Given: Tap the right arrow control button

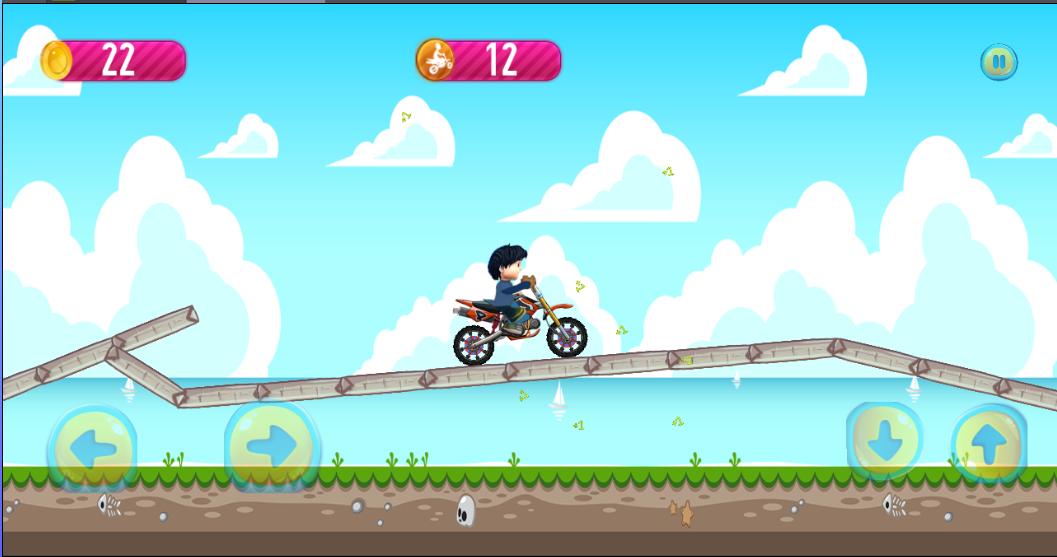Looking at the screenshot, I should tap(272, 445).
